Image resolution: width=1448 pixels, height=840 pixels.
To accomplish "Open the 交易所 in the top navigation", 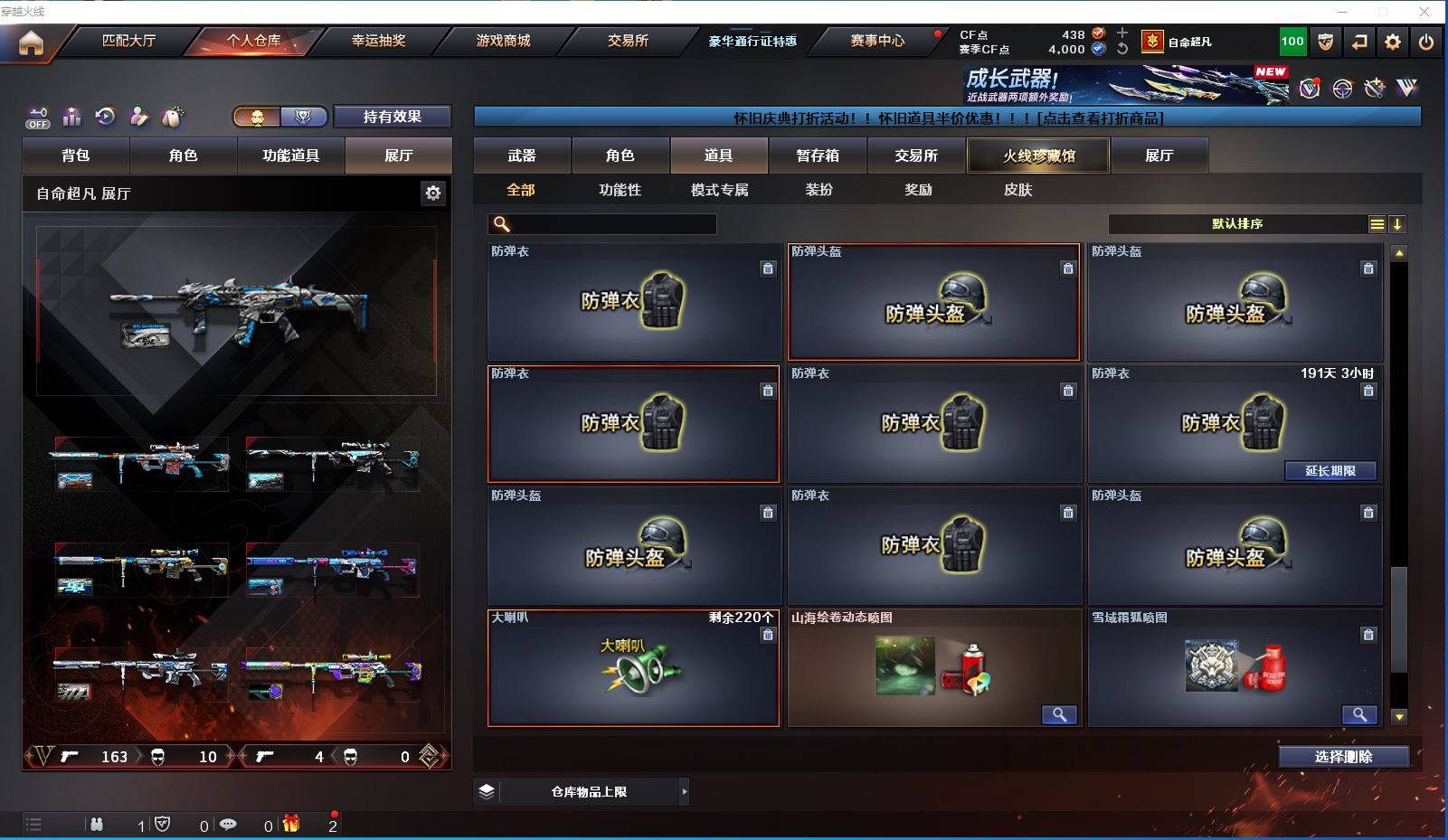I will click(x=628, y=41).
